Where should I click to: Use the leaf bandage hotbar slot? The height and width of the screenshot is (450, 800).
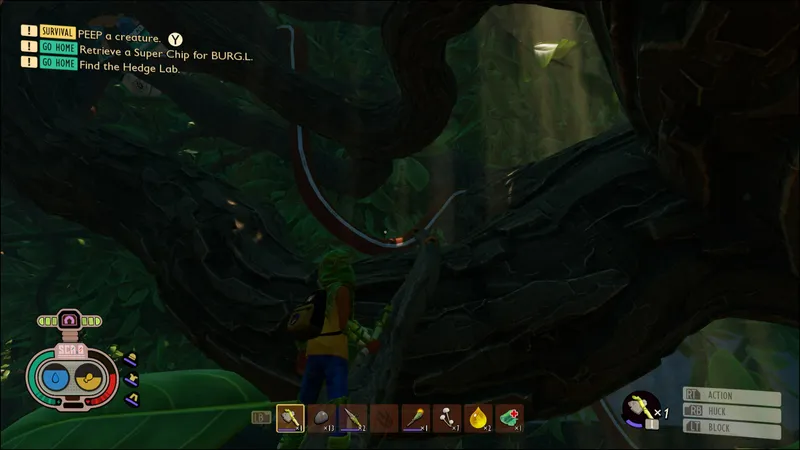pos(509,418)
